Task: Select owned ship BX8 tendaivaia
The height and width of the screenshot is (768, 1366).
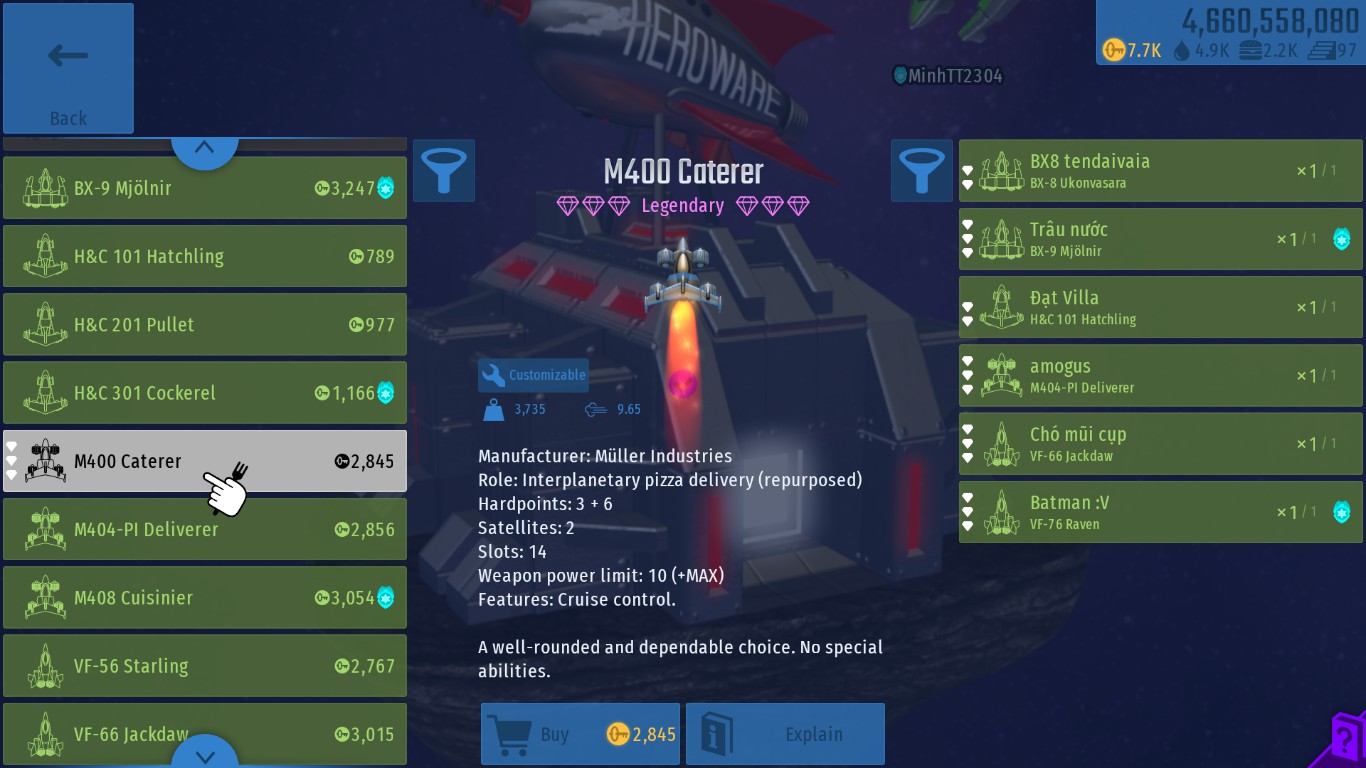Action: [x=1160, y=171]
